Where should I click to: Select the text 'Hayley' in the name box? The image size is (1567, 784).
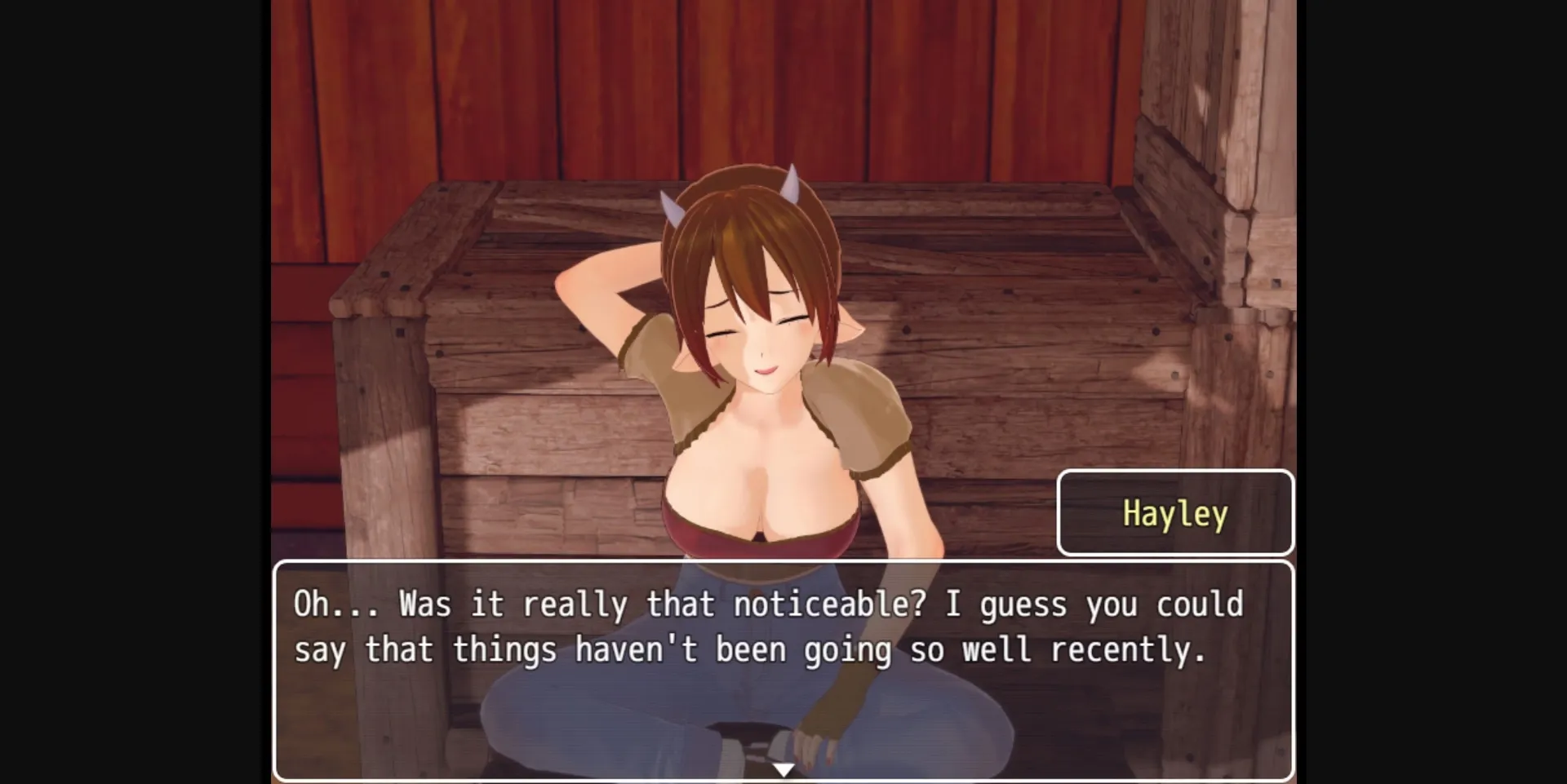pos(1174,513)
